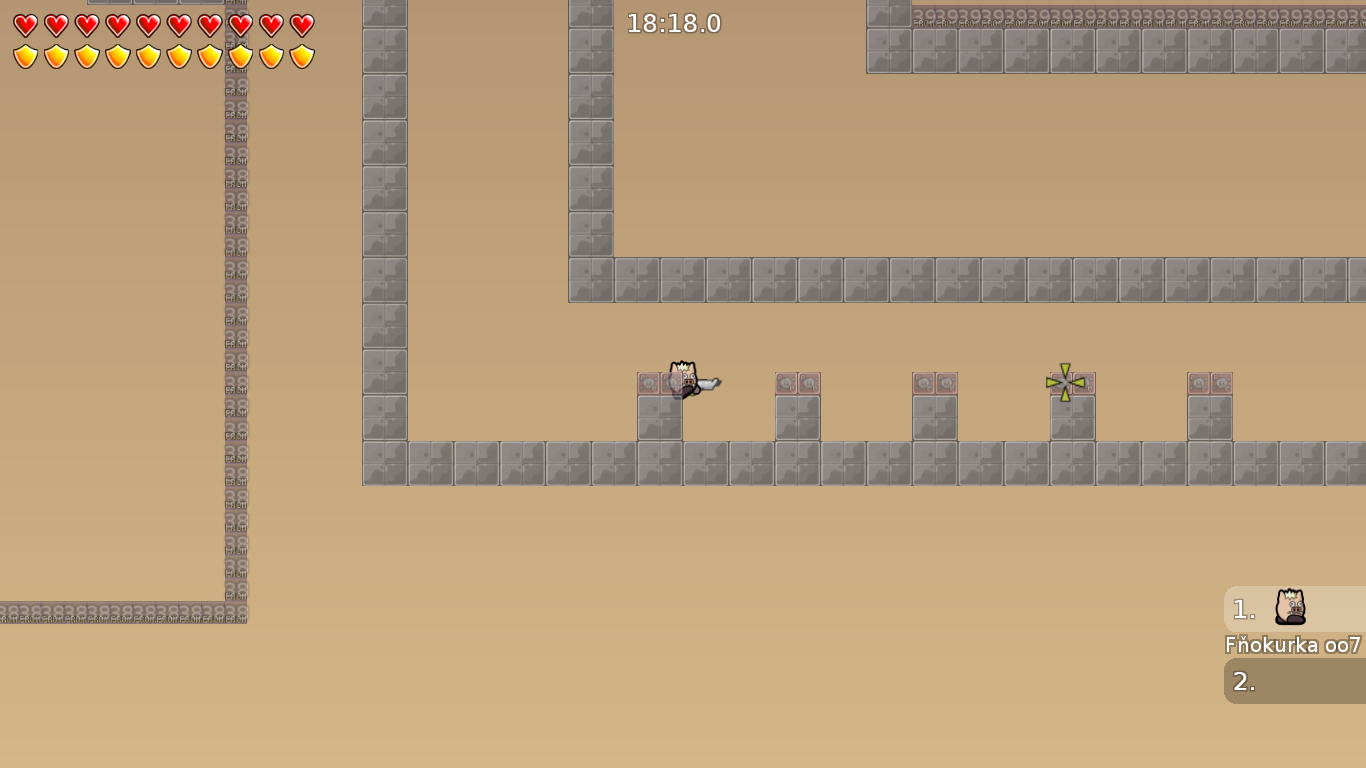Click the green shuriken pickup above the pillar
This screenshot has width=1366, height=768.
point(1067,383)
